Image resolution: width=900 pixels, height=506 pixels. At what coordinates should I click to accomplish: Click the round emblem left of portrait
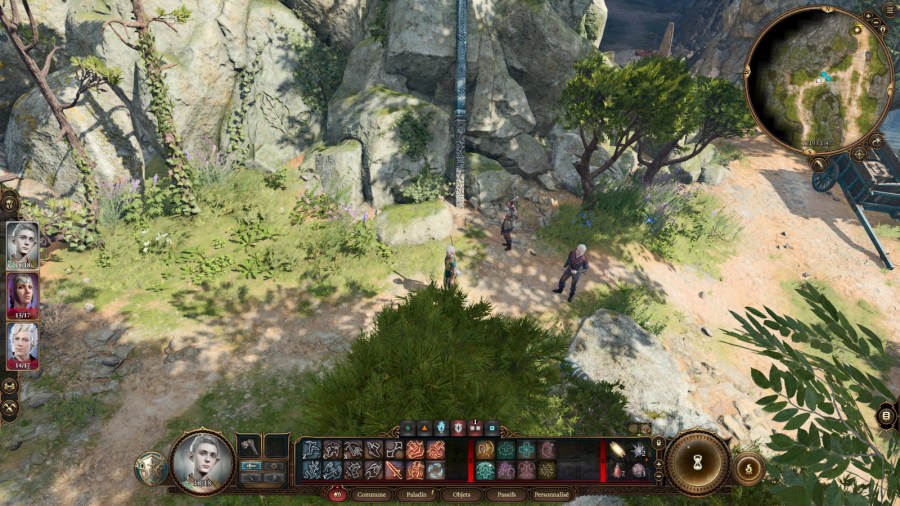[150, 468]
